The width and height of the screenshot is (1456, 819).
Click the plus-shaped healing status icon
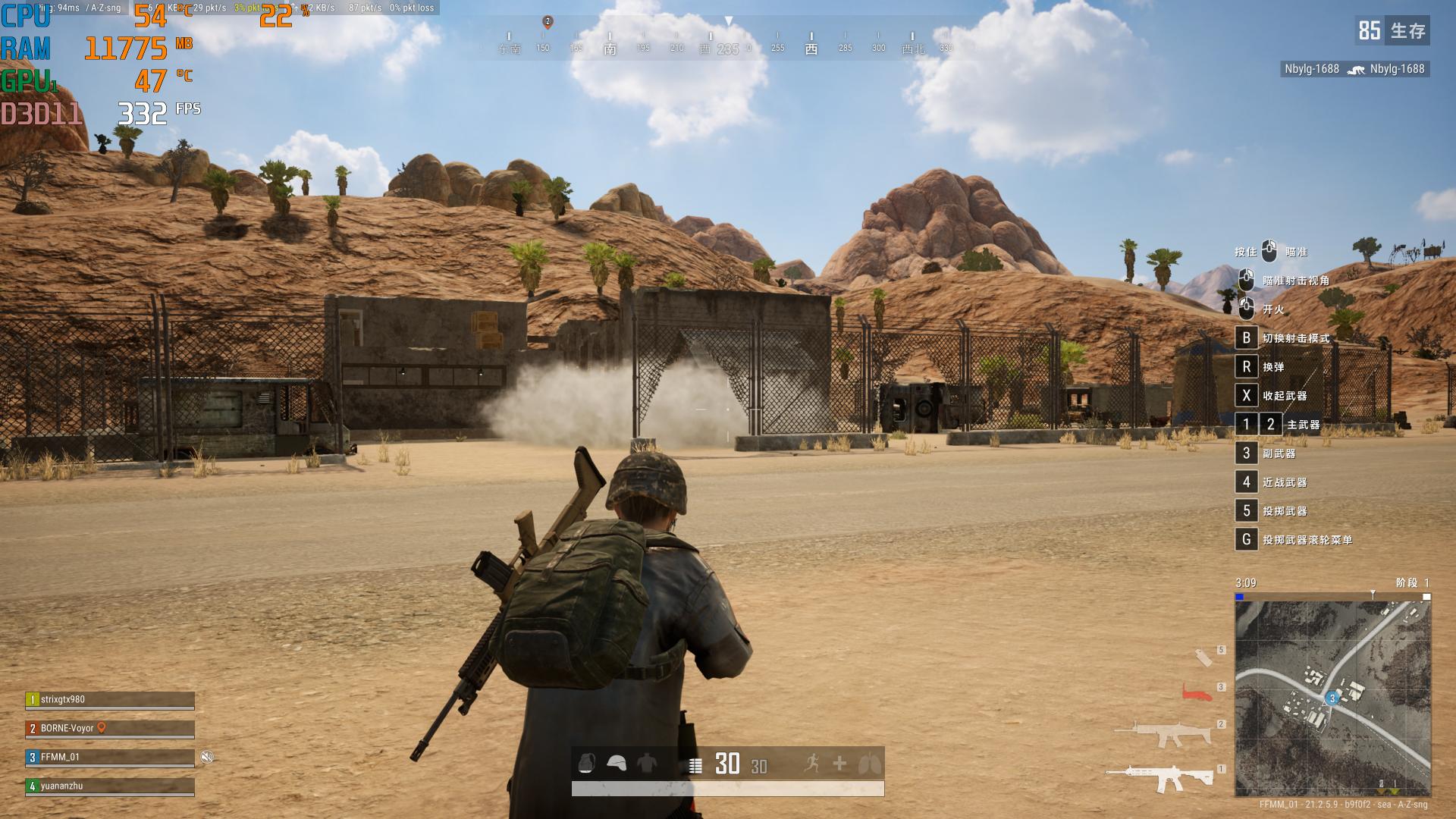click(x=839, y=763)
